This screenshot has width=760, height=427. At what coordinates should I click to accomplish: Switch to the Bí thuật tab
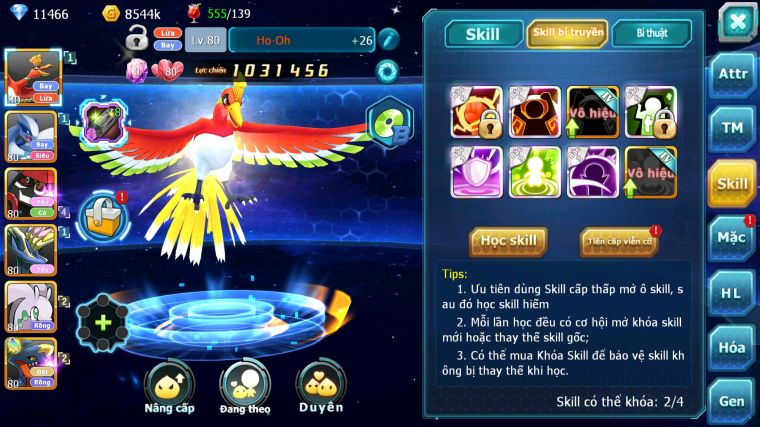pyautogui.click(x=652, y=34)
